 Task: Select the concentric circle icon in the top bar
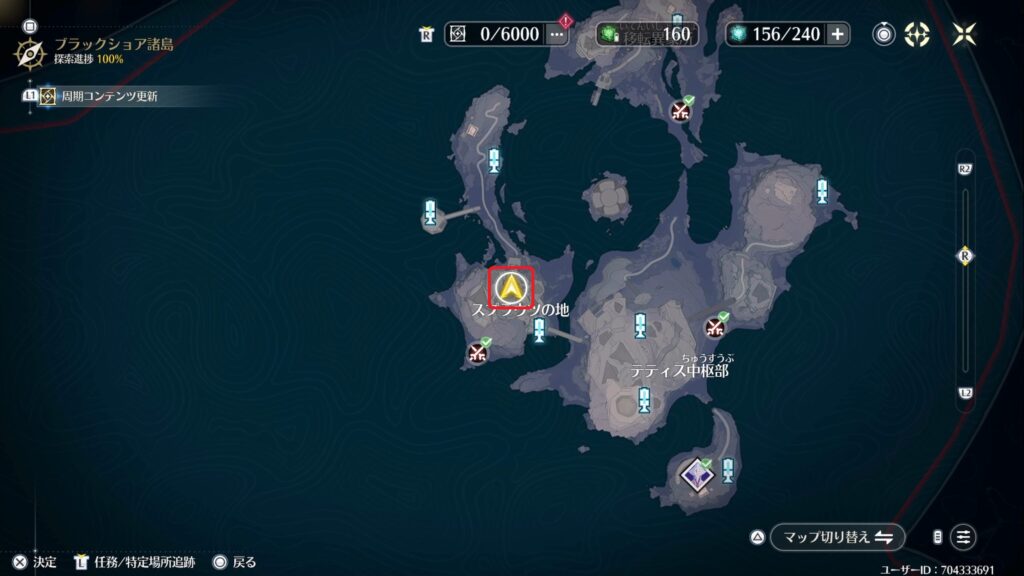point(884,34)
